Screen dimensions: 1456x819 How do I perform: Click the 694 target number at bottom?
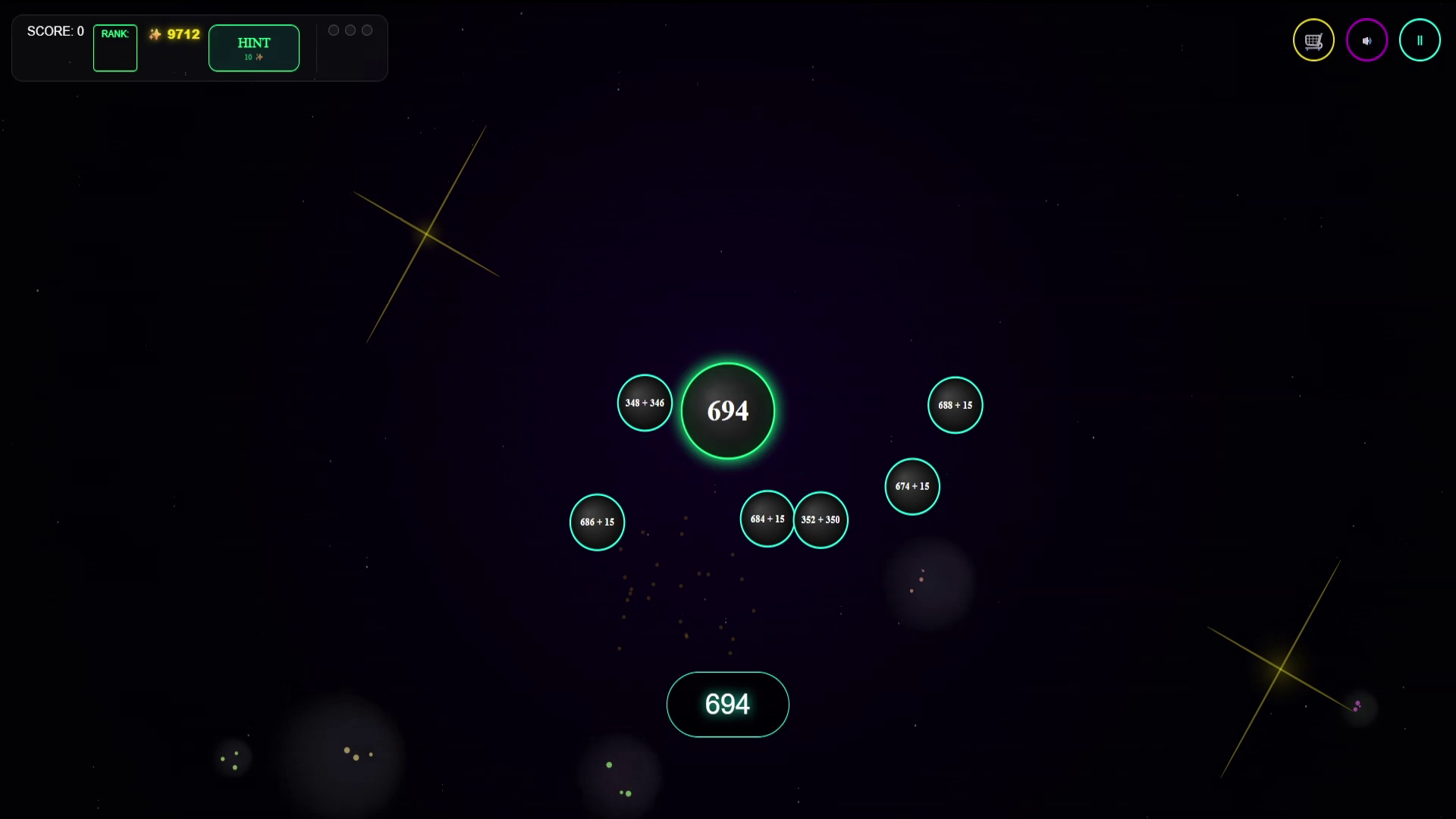click(x=727, y=704)
